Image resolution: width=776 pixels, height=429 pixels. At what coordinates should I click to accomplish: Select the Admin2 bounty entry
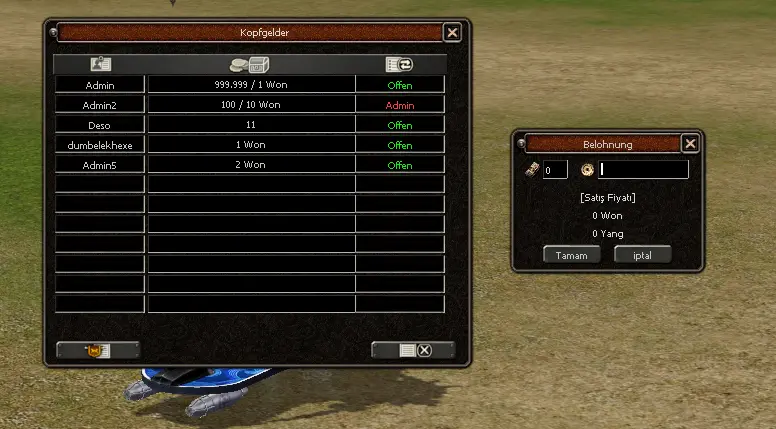click(x=100, y=105)
